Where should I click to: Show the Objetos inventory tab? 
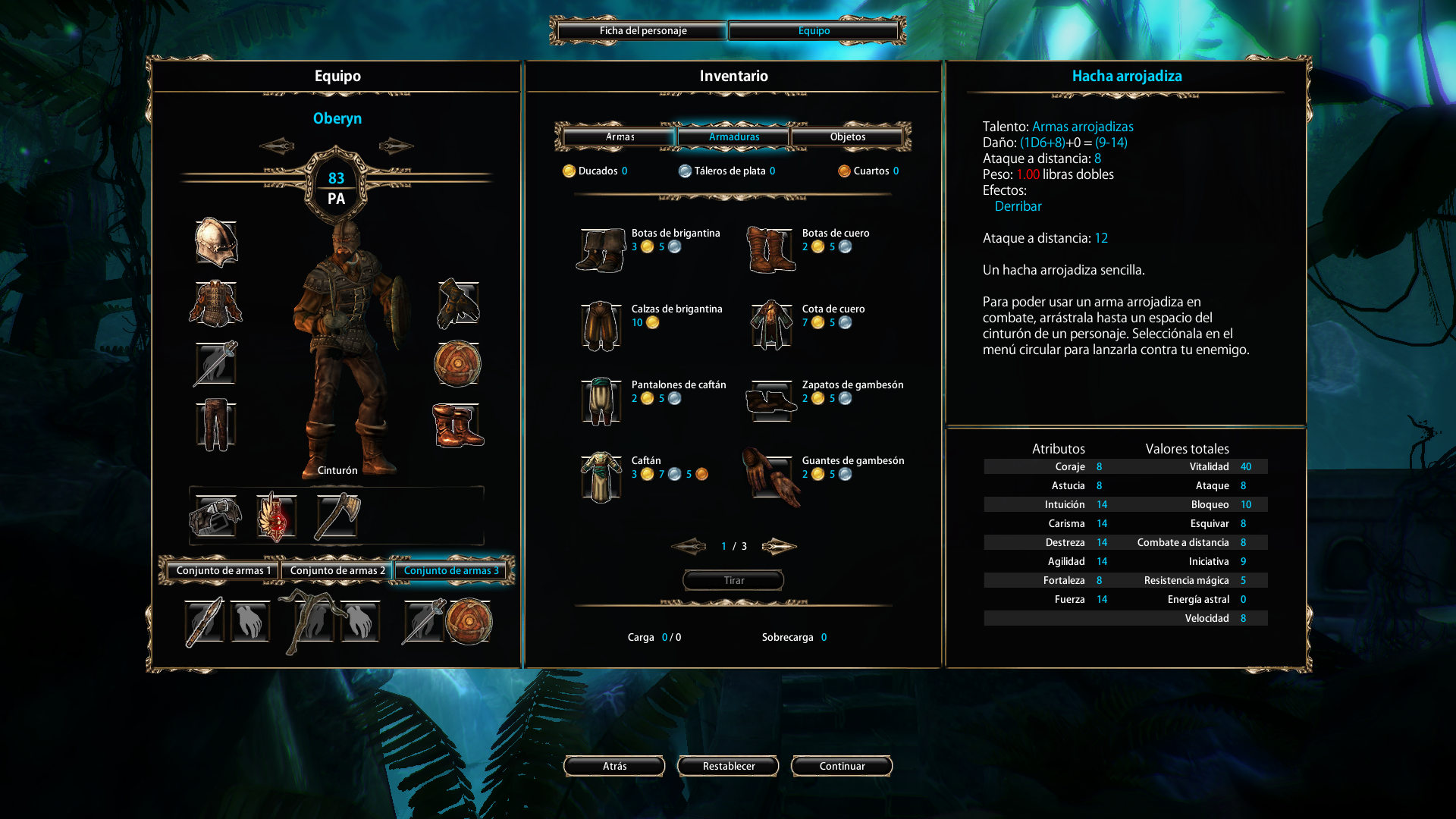click(x=847, y=137)
